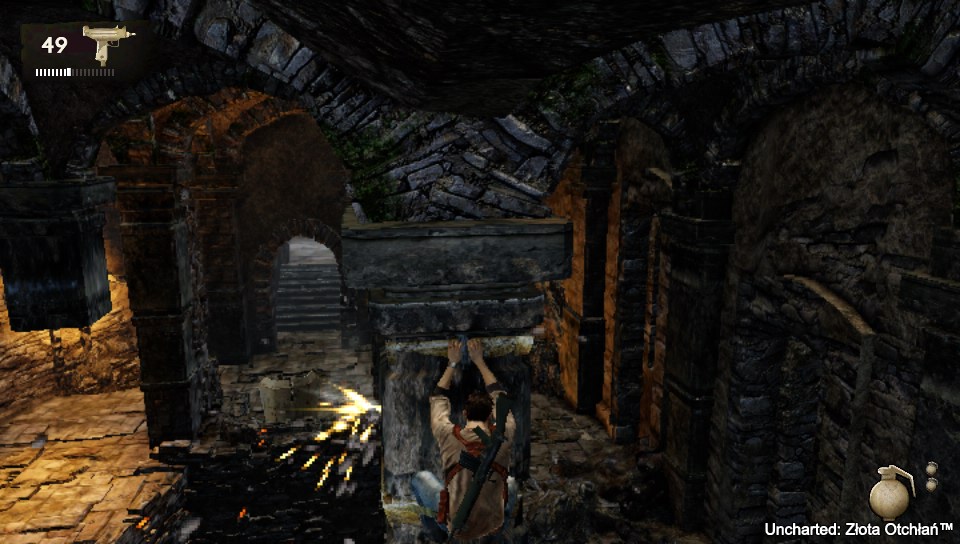
Task: Select the Uzi weapon icon
Action: click(101, 43)
